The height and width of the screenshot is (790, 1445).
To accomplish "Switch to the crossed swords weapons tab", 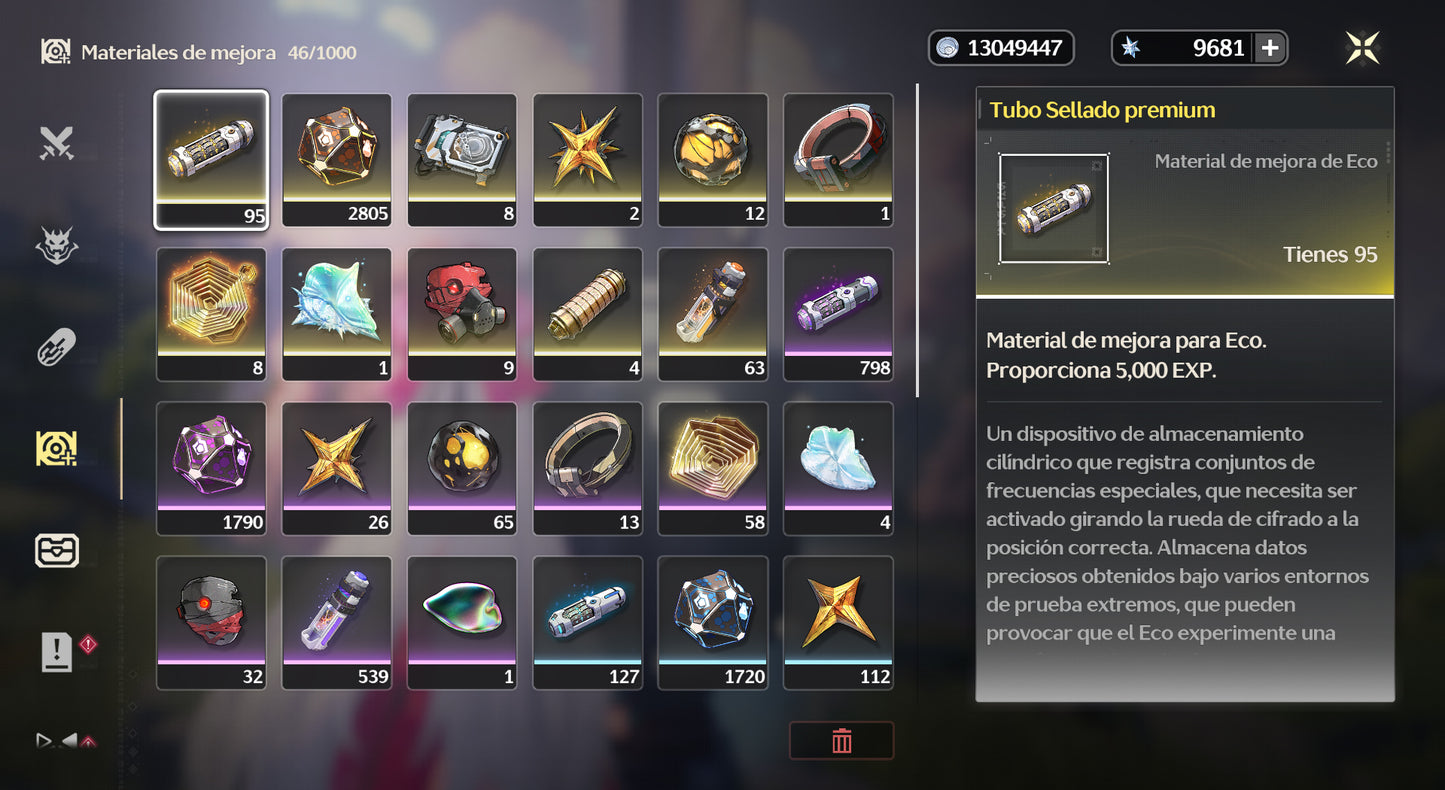I will coord(57,144).
